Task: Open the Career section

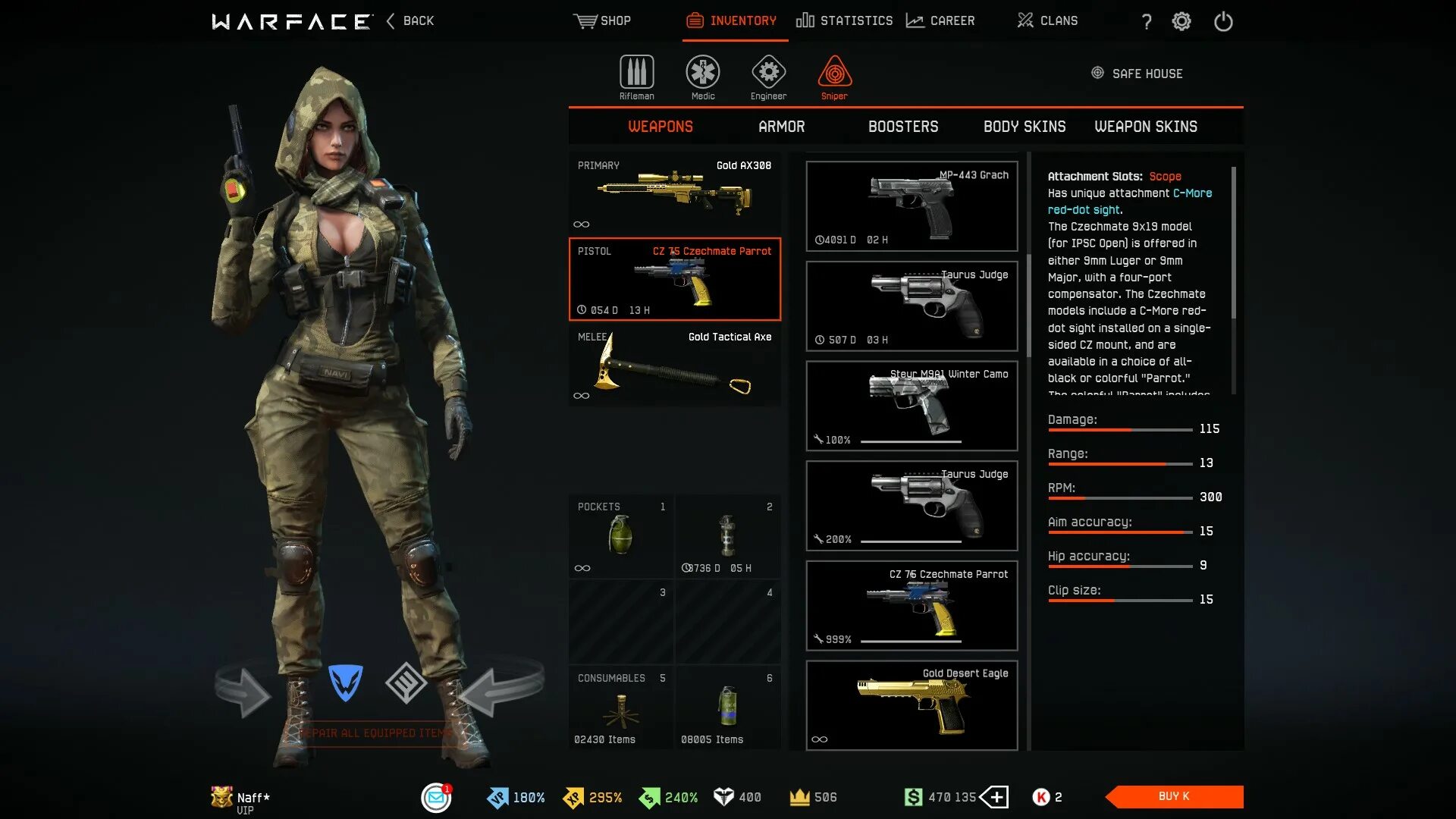Action: tap(940, 20)
